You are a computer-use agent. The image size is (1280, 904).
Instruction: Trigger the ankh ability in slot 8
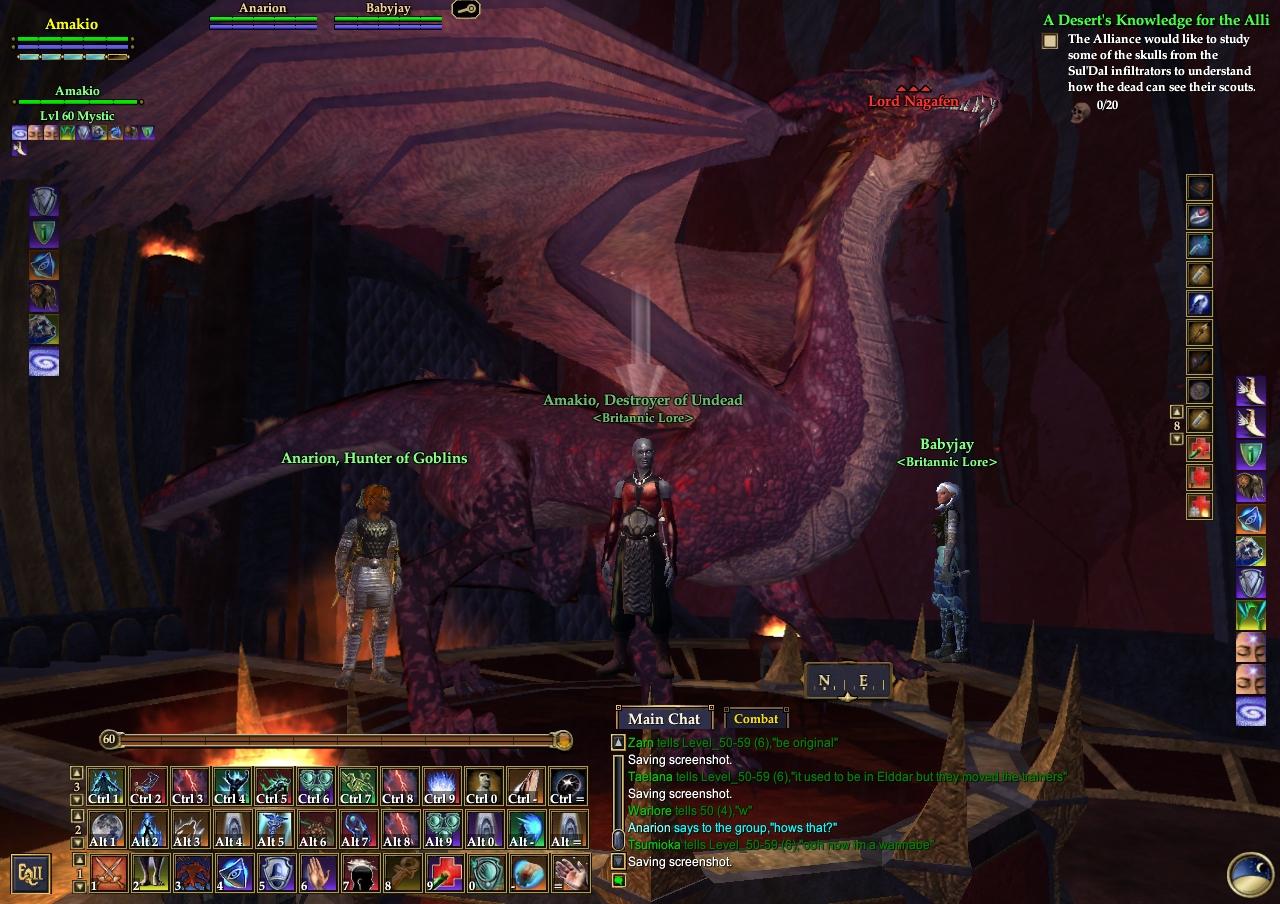click(x=403, y=873)
